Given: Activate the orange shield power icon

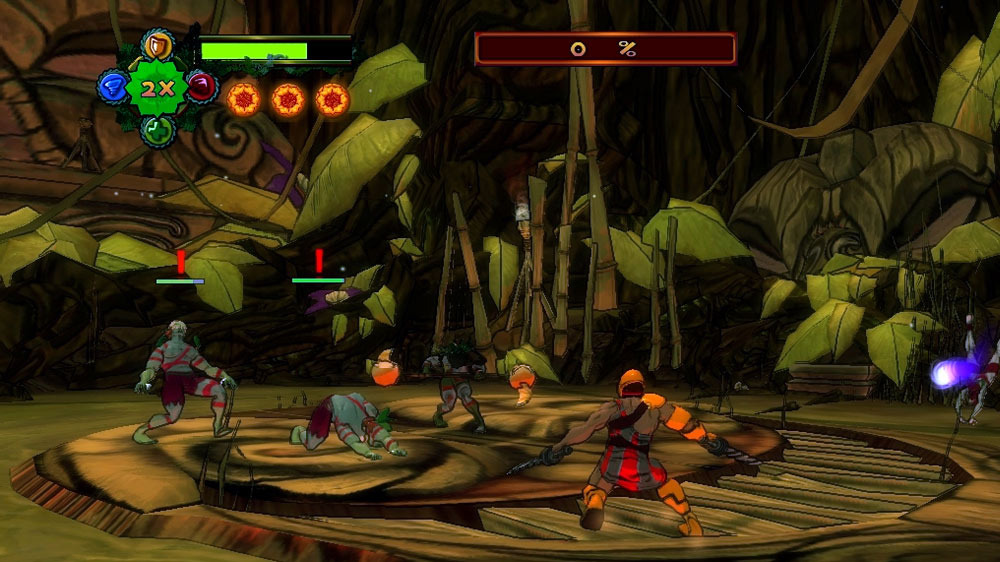Looking at the screenshot, I should tap(156, 46).
